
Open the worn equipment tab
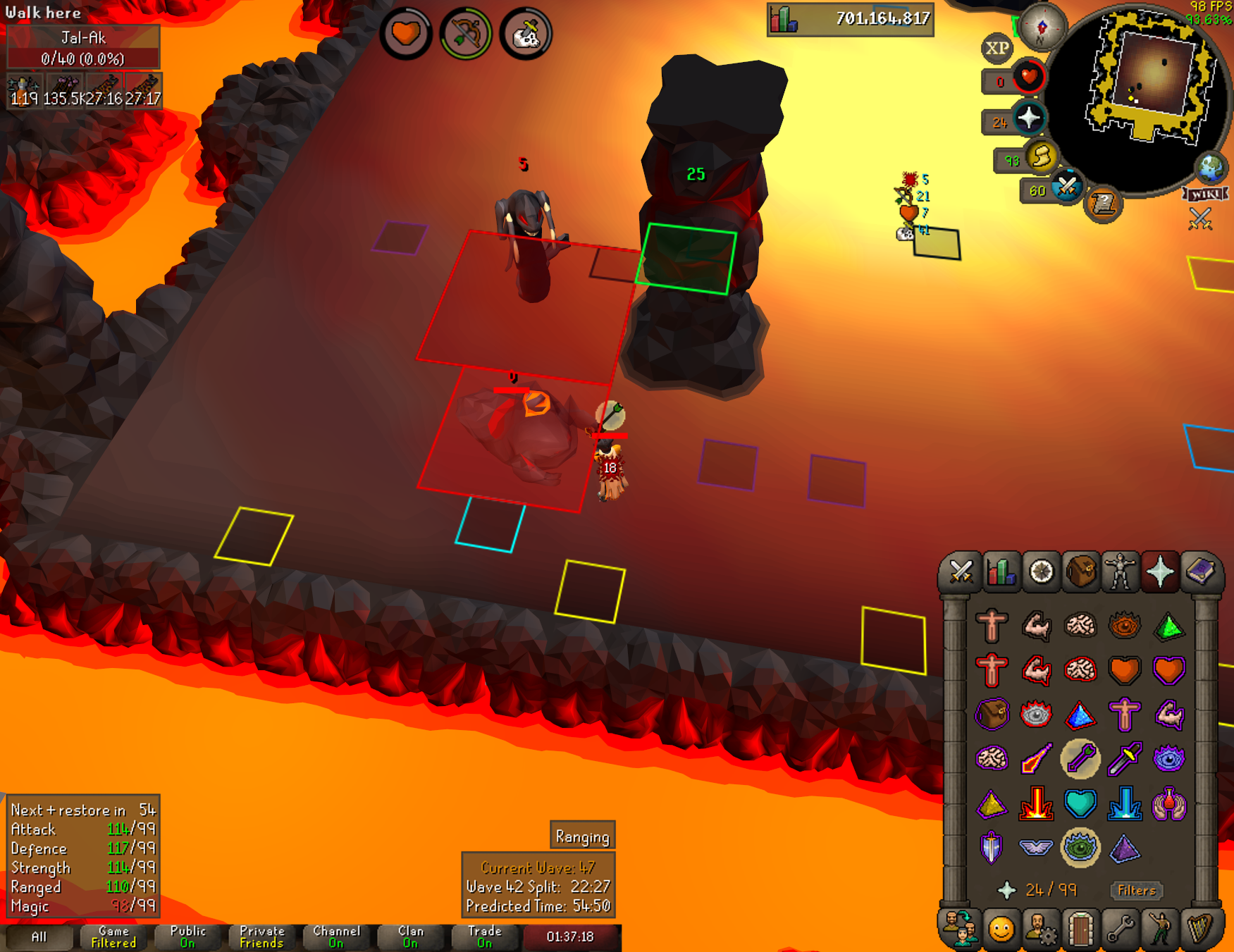(x=1121, y=571)
